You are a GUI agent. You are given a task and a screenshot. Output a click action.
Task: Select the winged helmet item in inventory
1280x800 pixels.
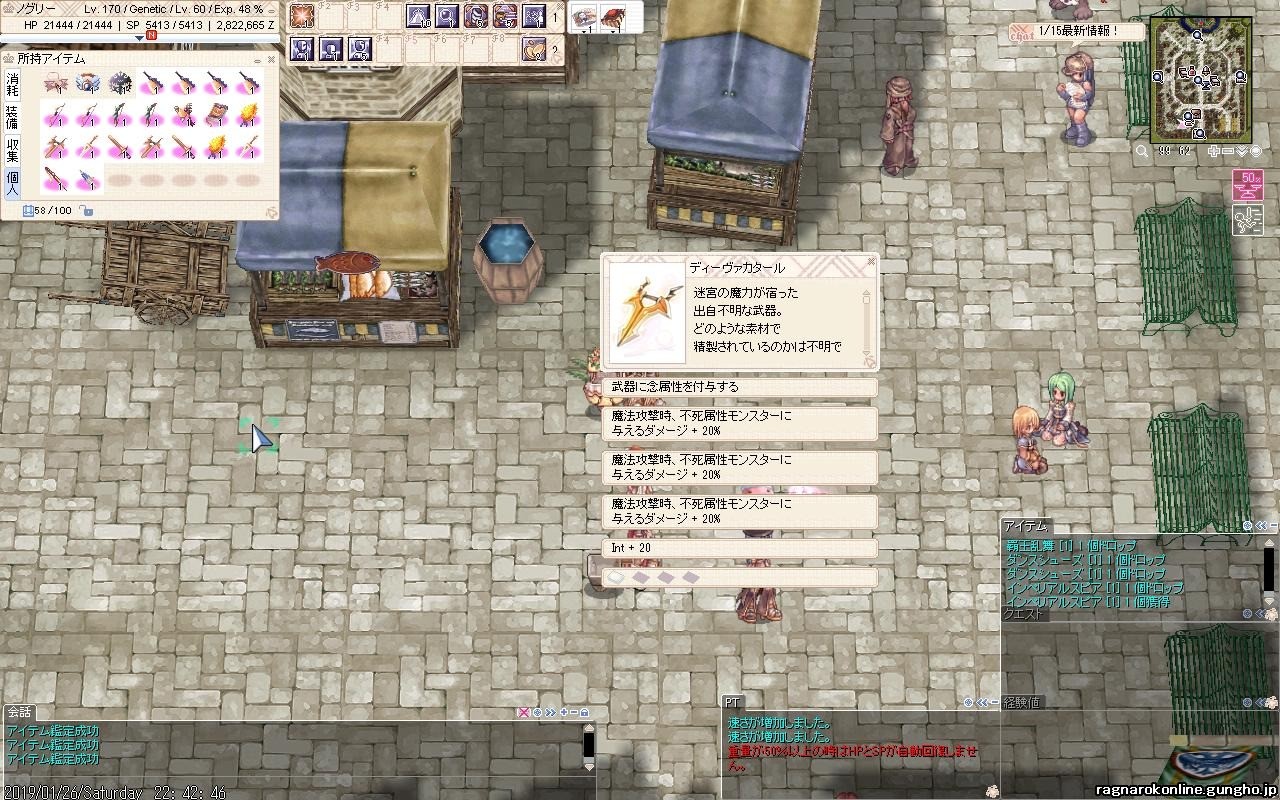pos(88,83)
